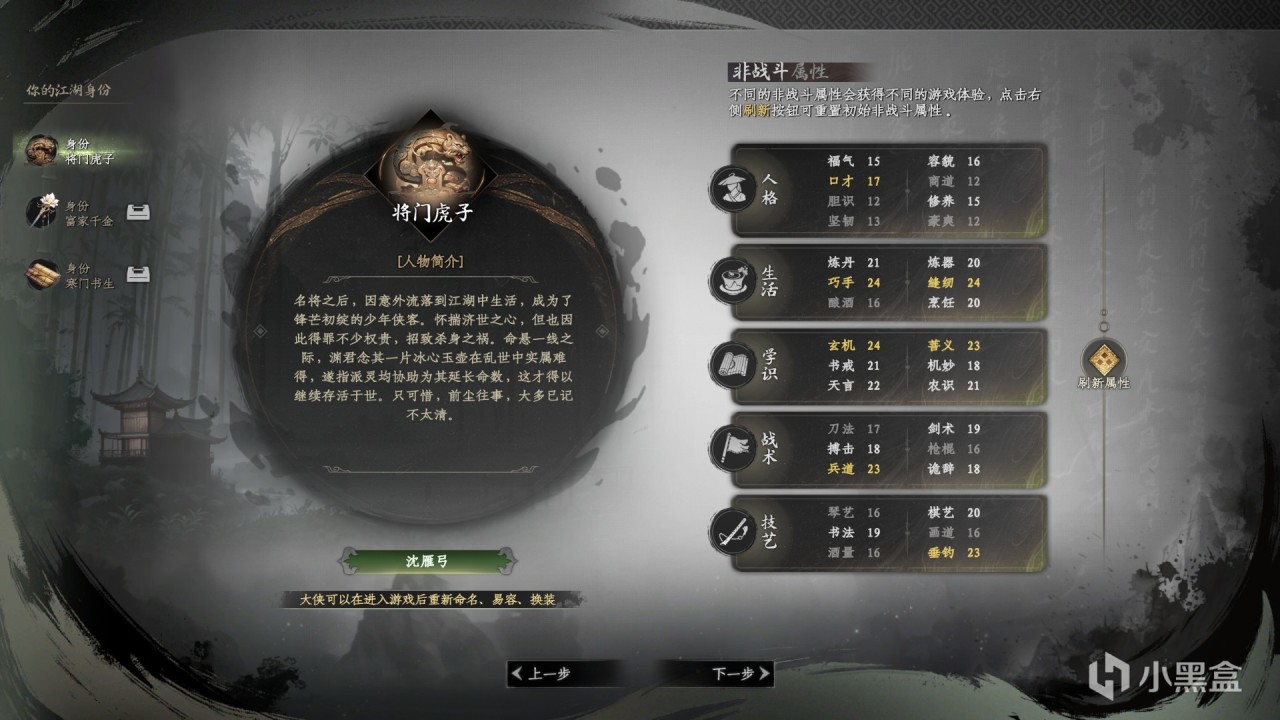Open the save slot icon next to 寒门书生
This screenshot has width=1280, height=720.
(x=136, y=272)
